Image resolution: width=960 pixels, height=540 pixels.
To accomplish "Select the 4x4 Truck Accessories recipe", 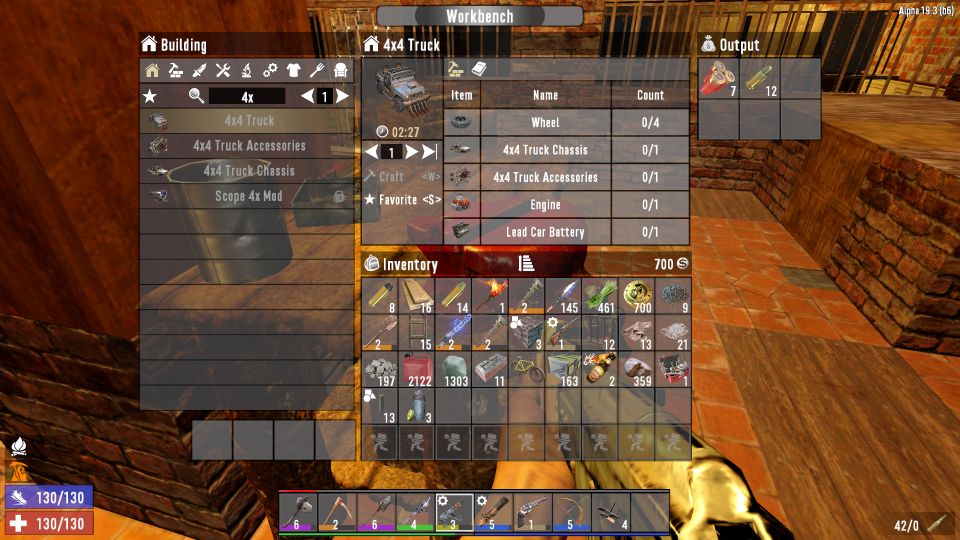I will point(248,146).
